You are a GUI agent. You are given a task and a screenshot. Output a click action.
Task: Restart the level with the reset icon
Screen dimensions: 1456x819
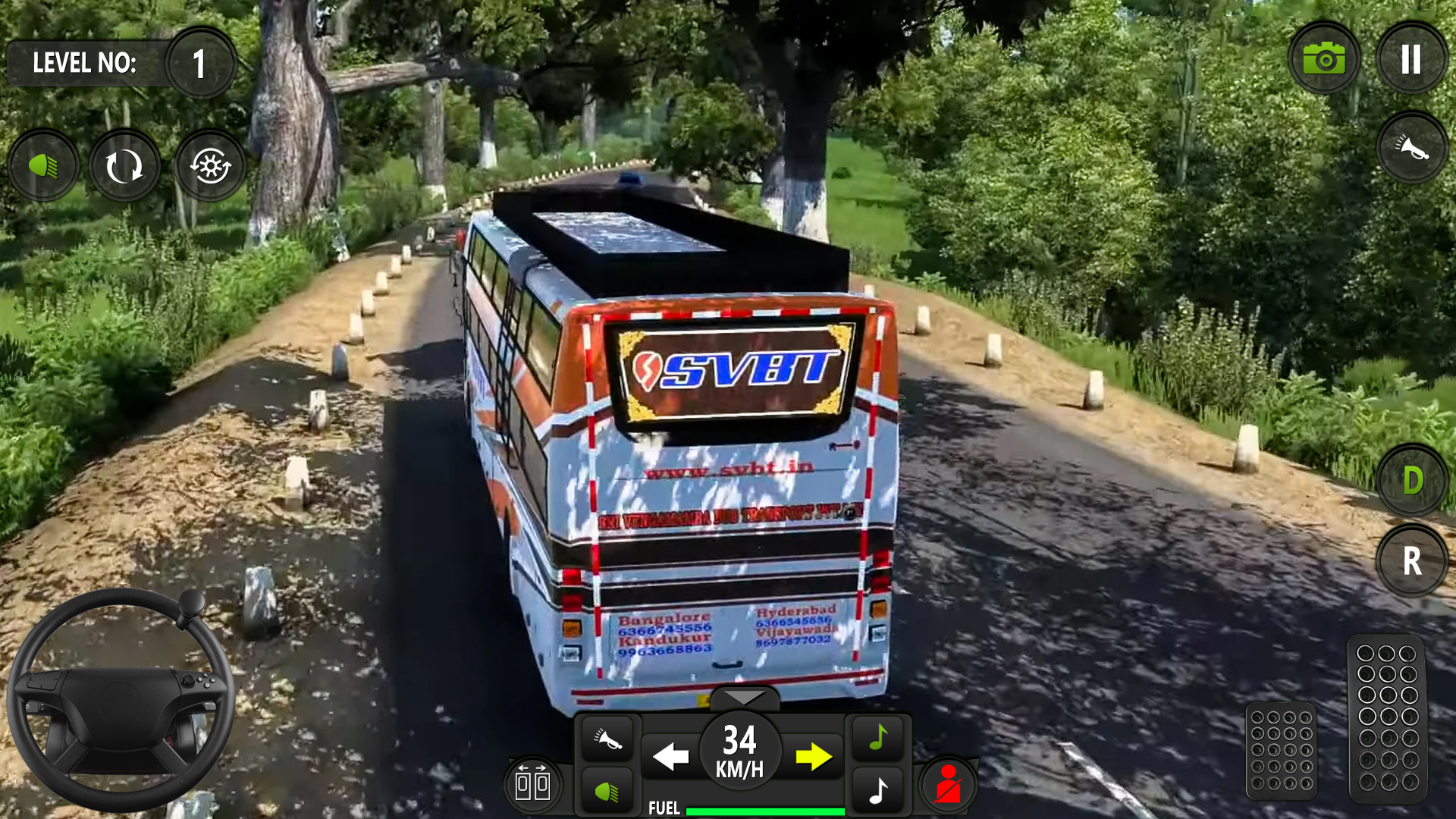(x=124, y=165)
